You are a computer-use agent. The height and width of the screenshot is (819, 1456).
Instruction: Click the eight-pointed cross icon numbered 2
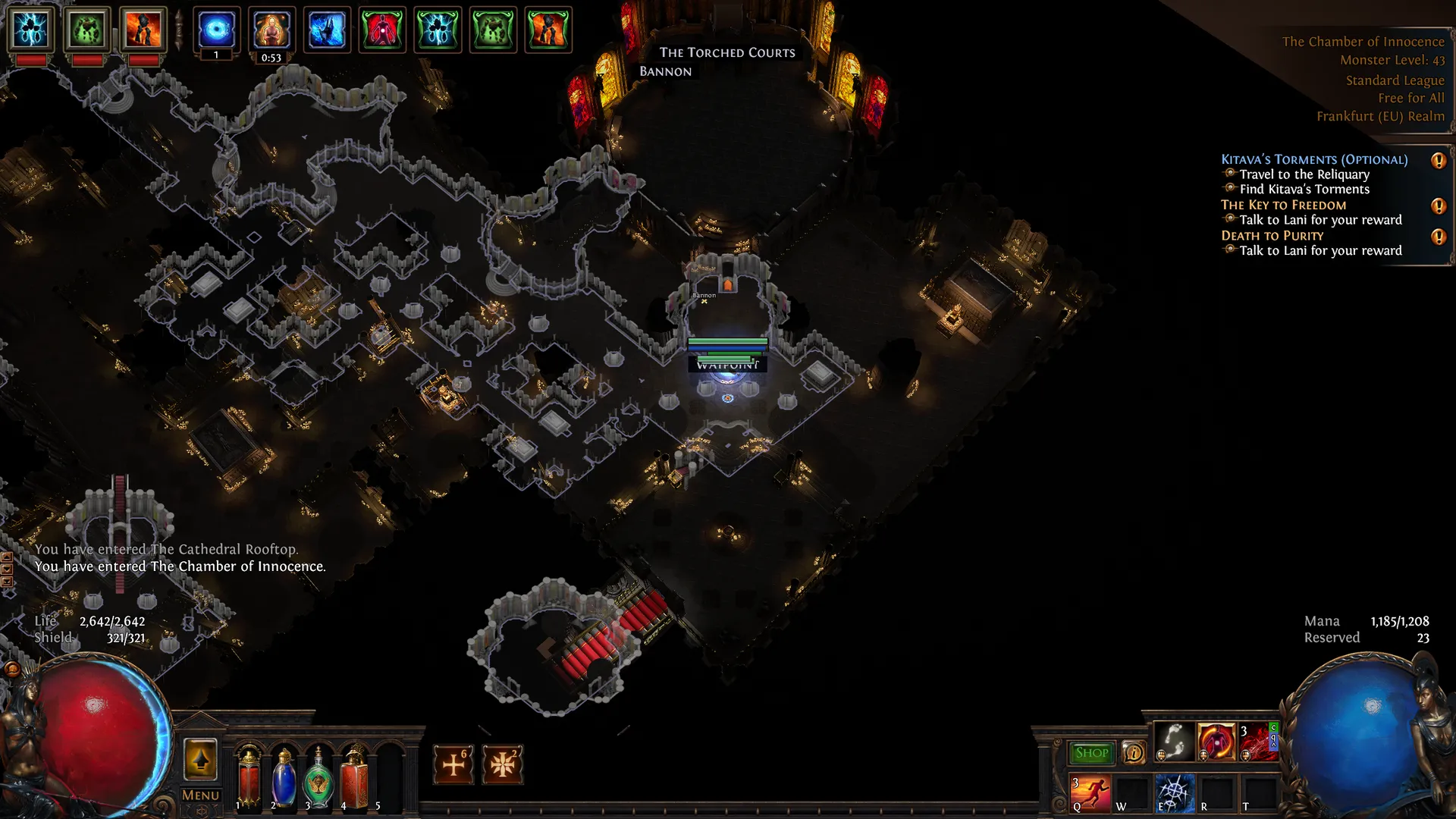(502, 764)
